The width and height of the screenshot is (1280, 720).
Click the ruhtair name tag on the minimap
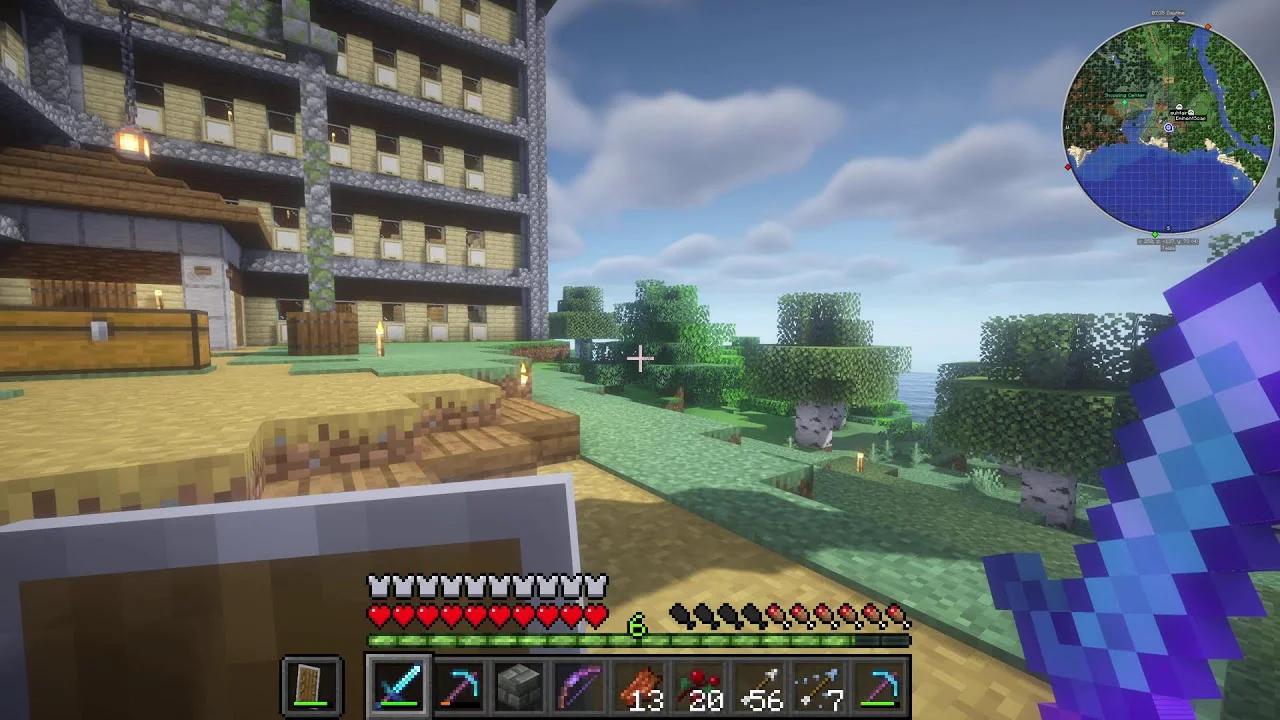(1177, 112)
